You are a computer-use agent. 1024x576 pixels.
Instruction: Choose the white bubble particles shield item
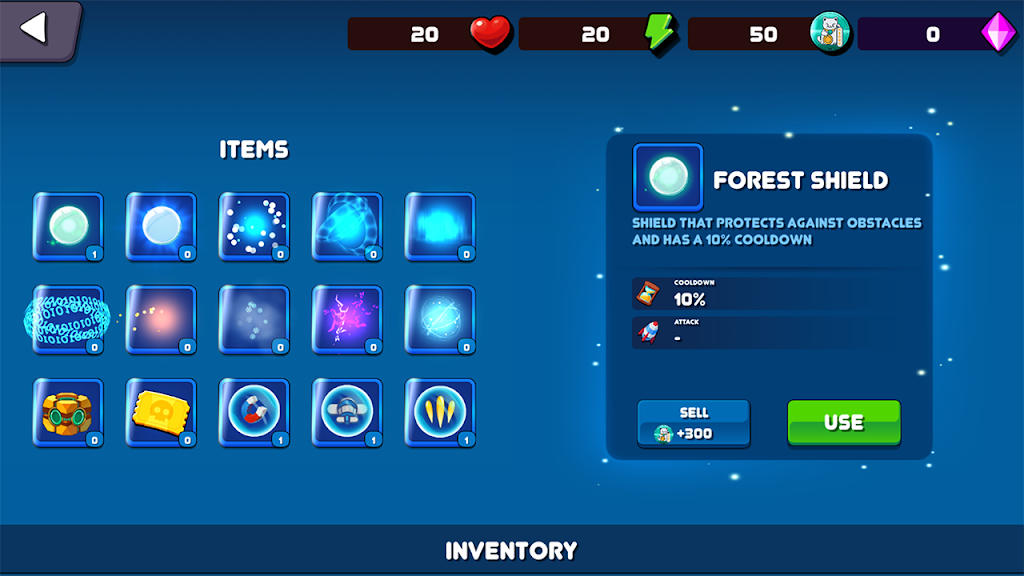tap(254, 226)
